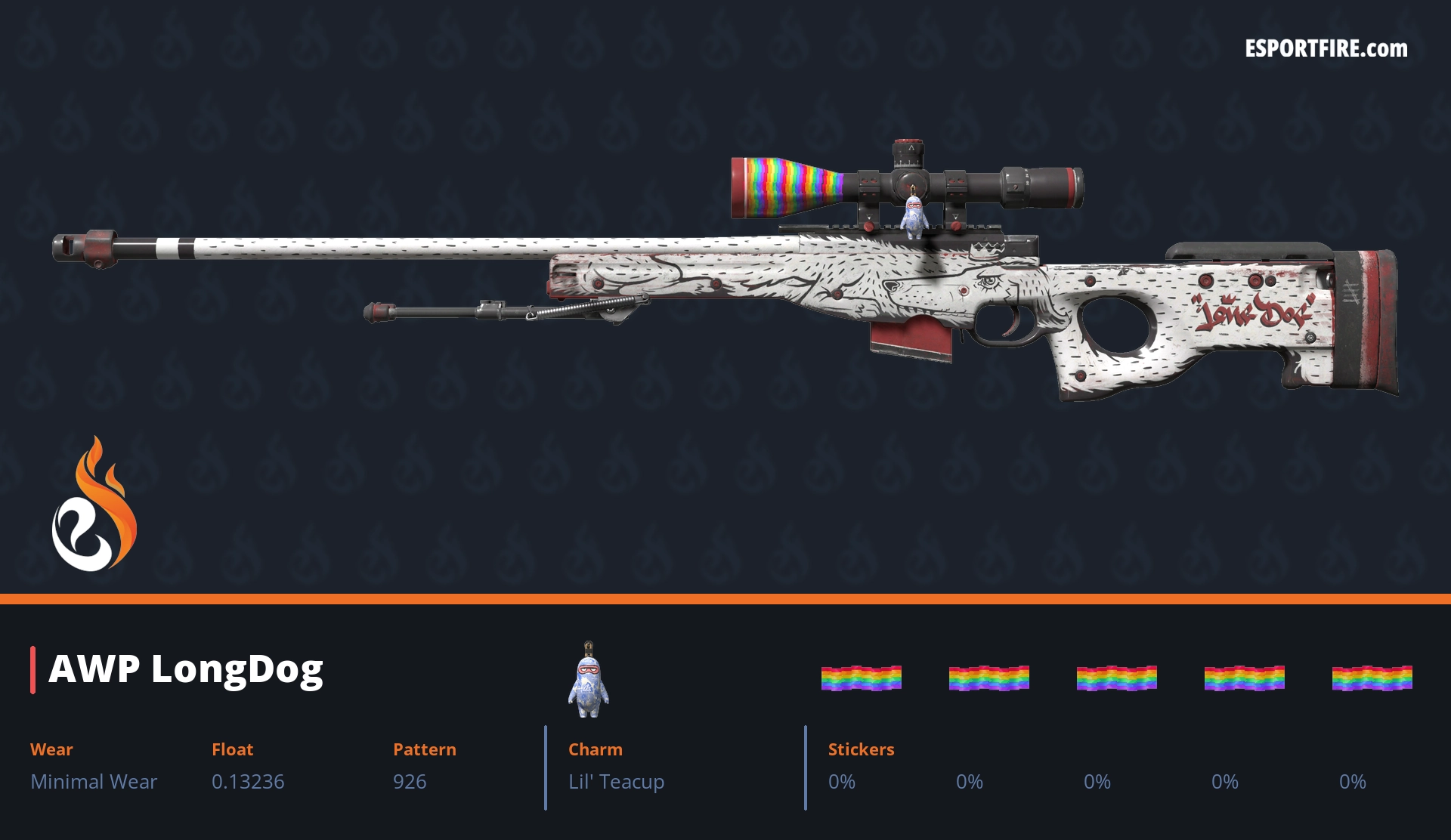
Task: Click the Esportfire flame logo
Action: pos(94,506)
